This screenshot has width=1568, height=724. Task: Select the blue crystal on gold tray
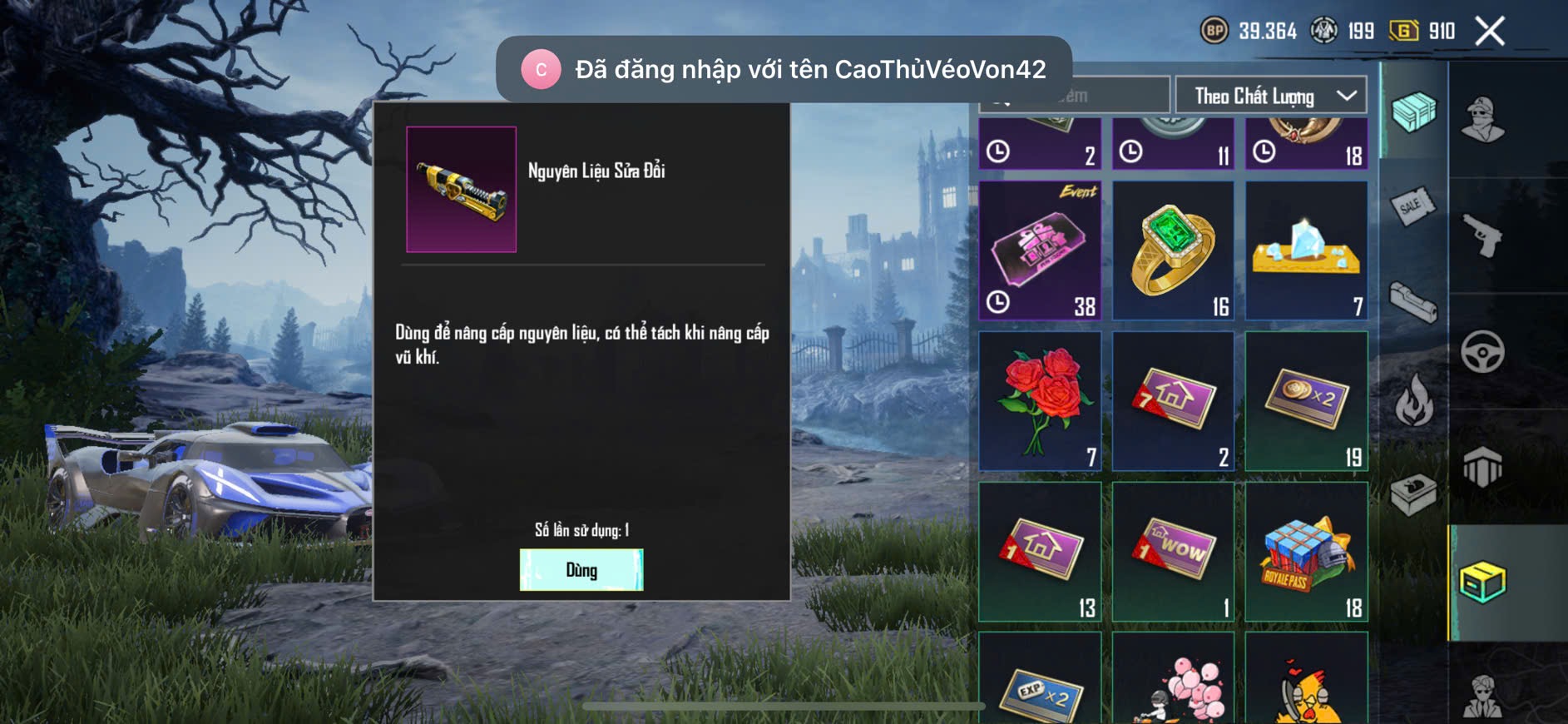tap(1306, 250)
